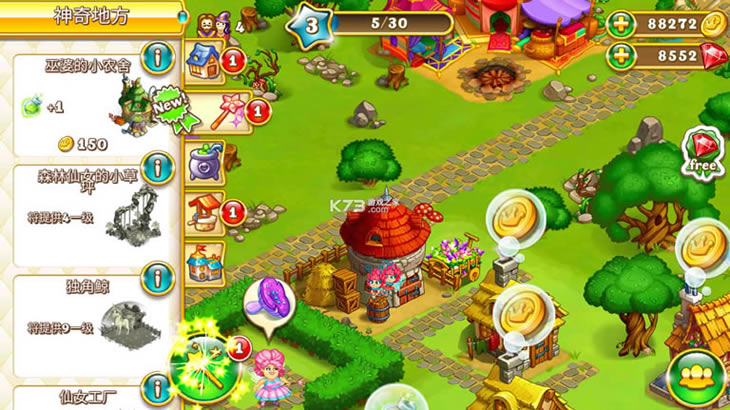Click the level 3 star badge

(x=311, y=24)
